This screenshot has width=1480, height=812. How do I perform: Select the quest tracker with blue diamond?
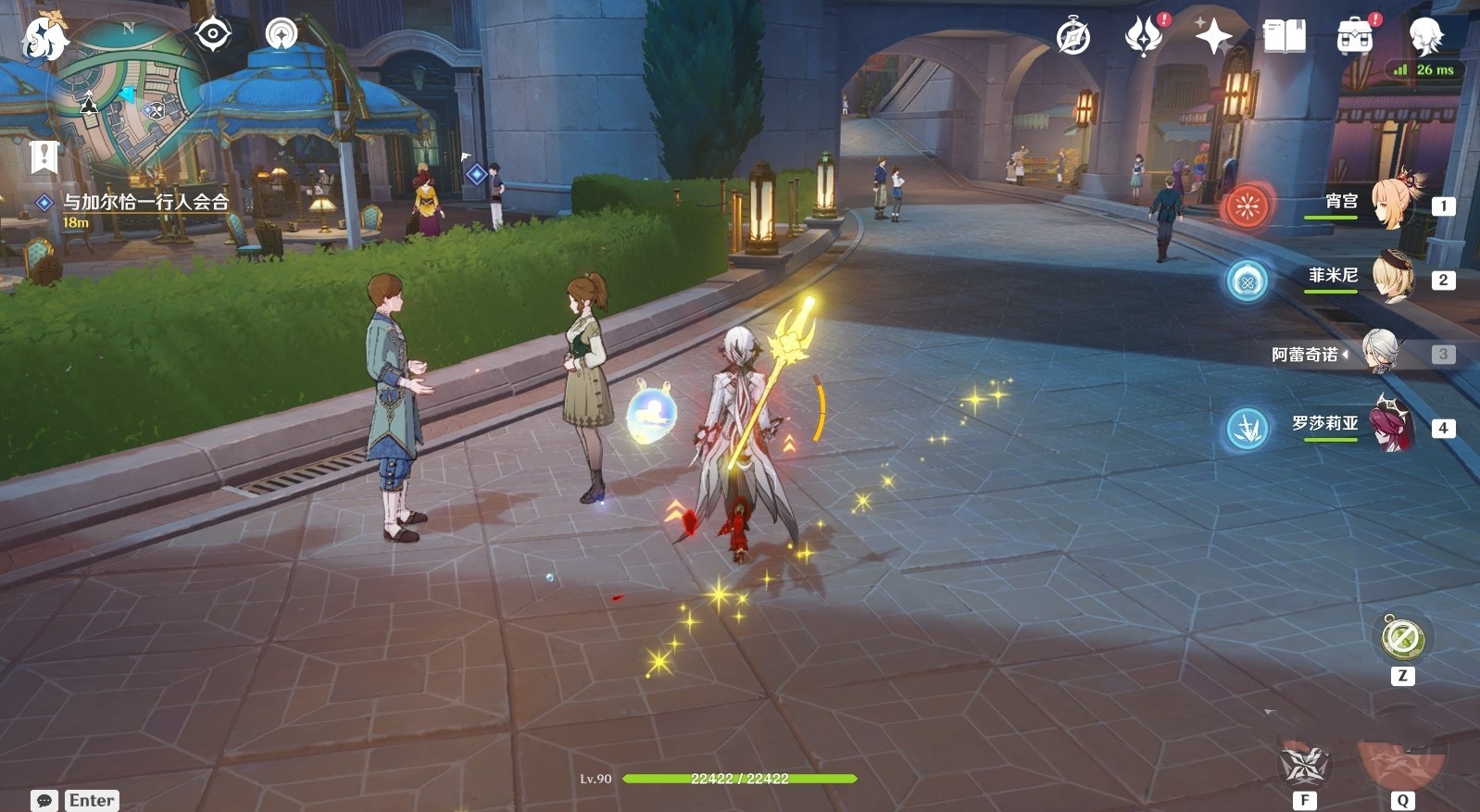coord(144,202)
